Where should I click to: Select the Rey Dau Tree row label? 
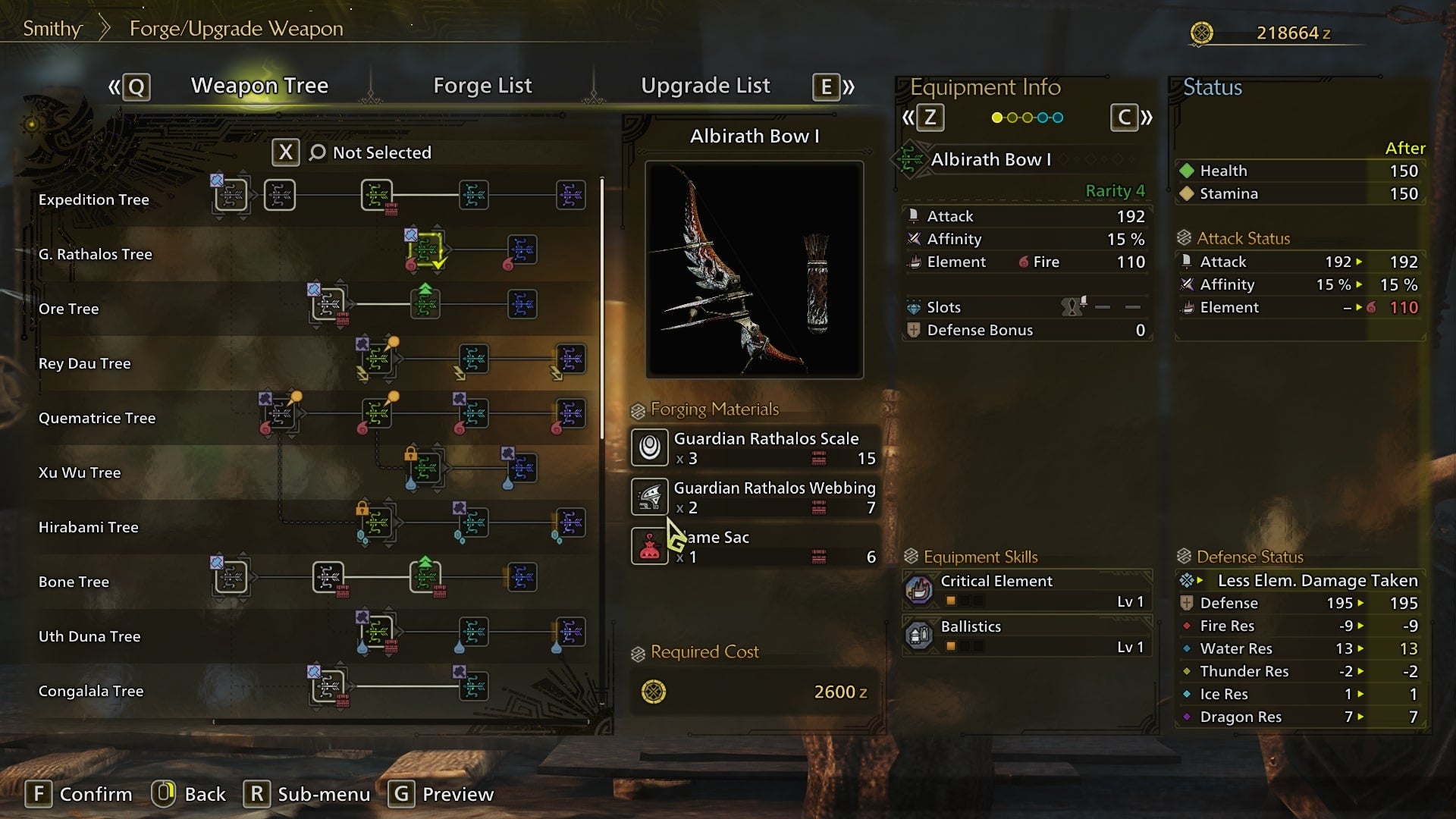(x=85, y=363)
